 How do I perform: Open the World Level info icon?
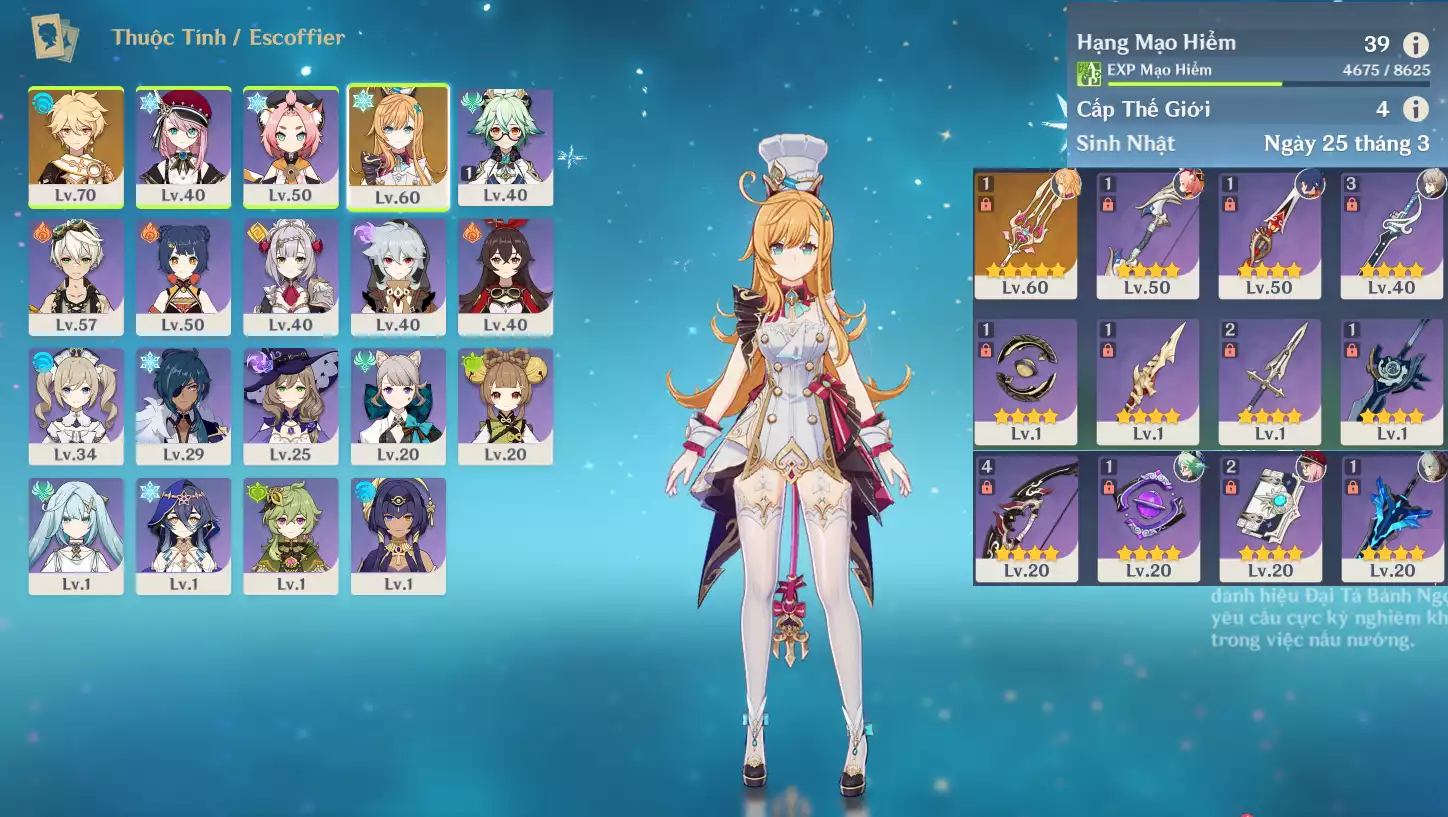click(x=1415, y=109)
